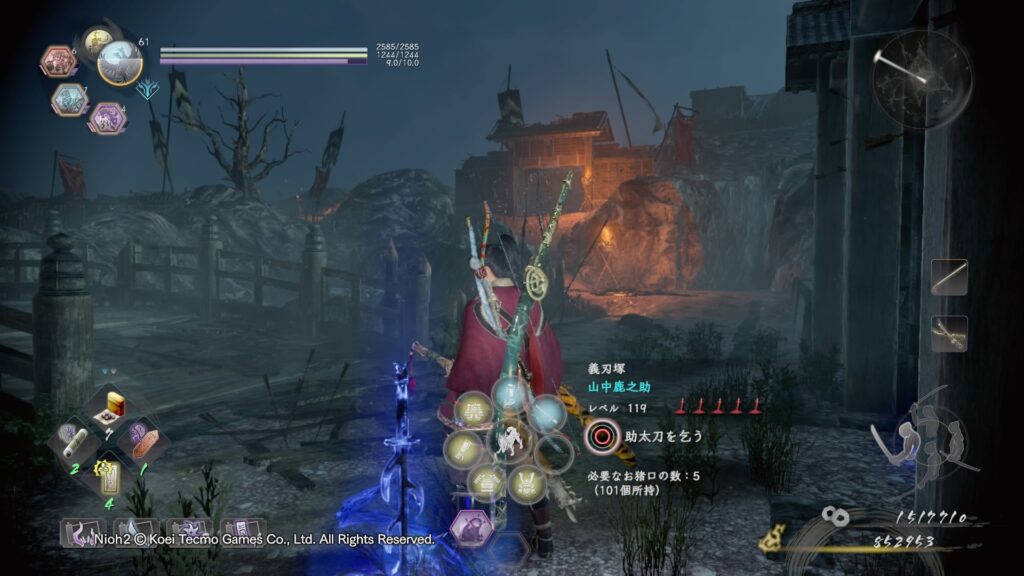Select the lower melee weapon slot

pos(949,333)
